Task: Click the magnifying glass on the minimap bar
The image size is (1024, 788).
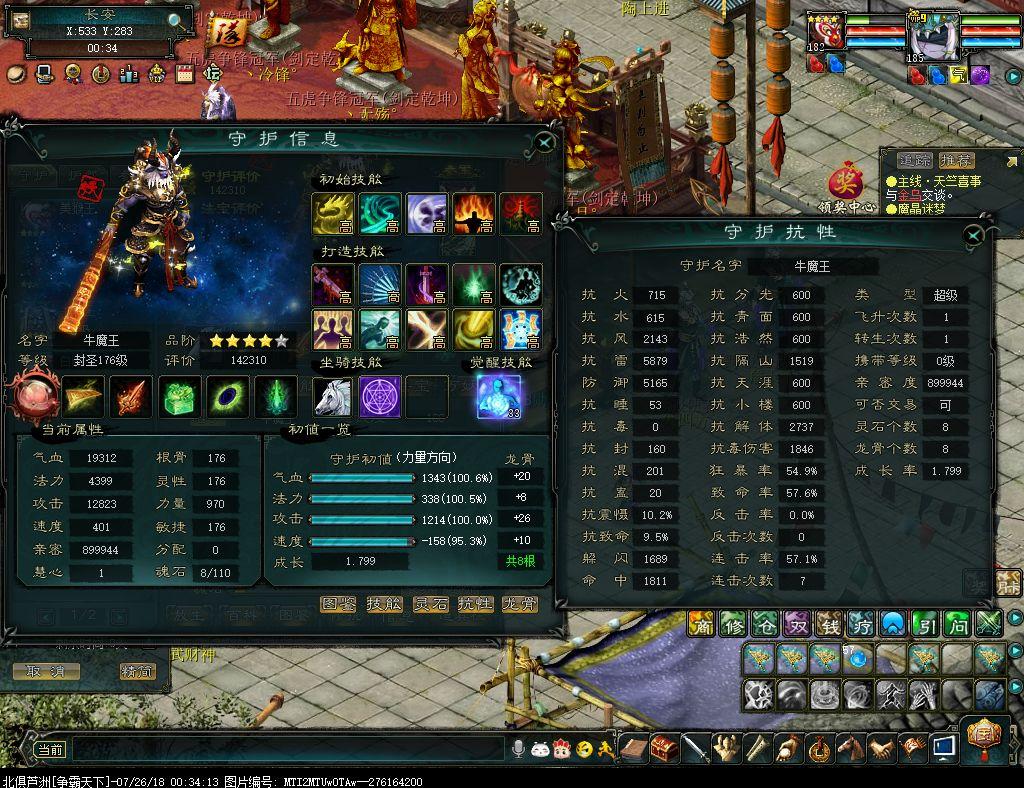Action: [176, 20]
